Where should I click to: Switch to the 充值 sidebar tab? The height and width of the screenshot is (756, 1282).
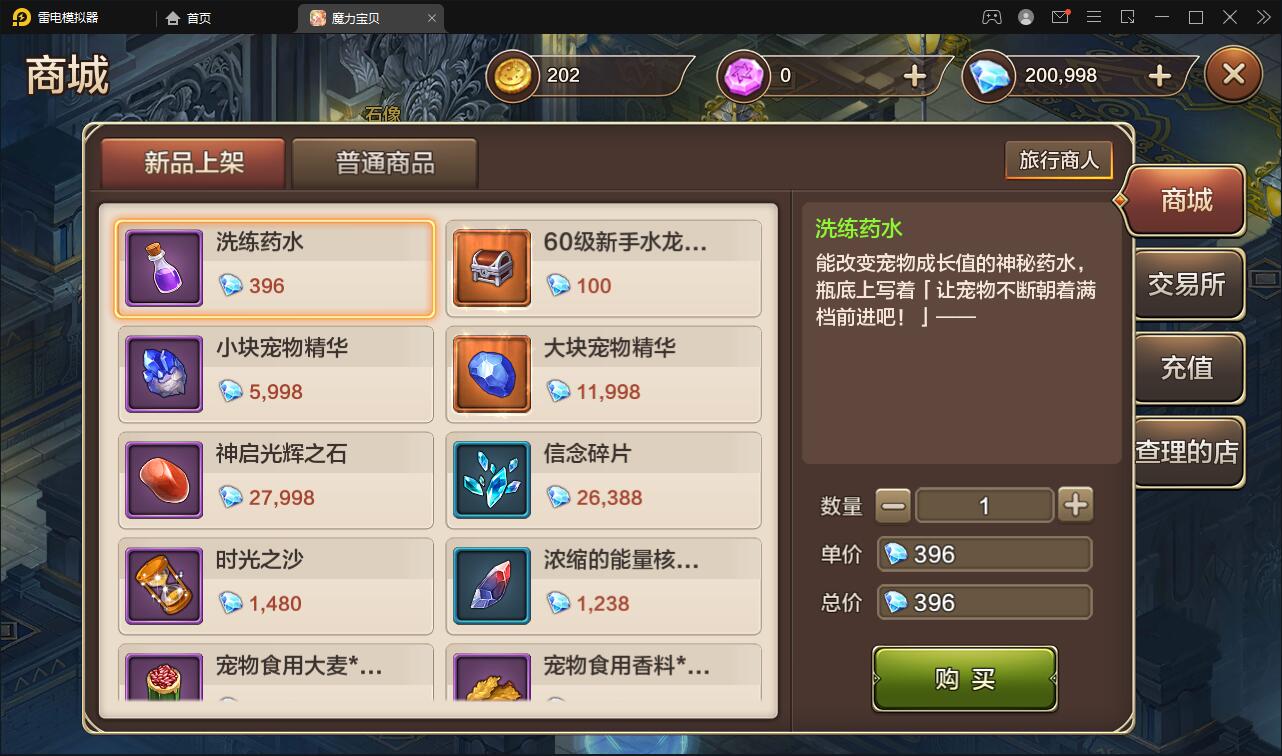tap(1189, 369)
